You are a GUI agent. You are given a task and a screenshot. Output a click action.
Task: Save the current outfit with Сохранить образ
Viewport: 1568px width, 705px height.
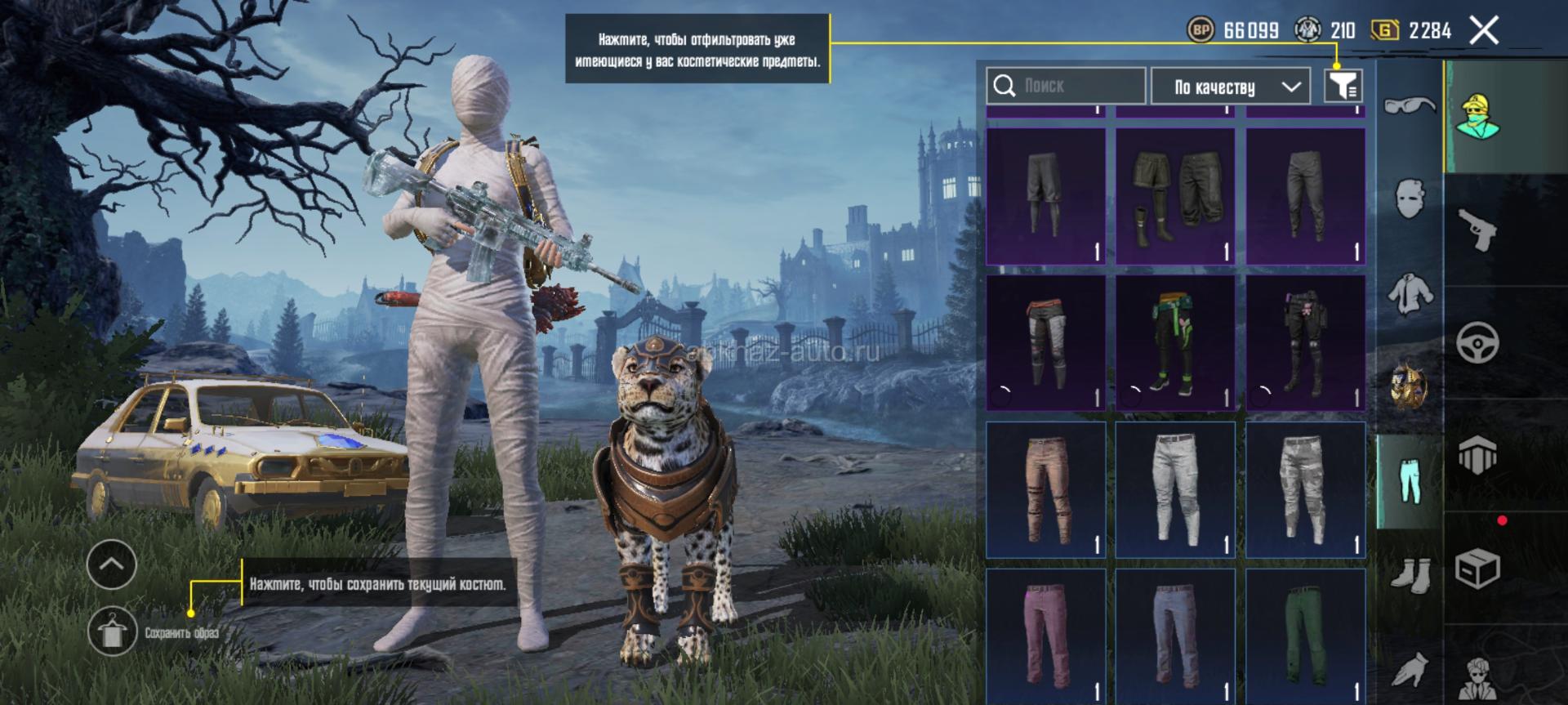coord(113,632)
